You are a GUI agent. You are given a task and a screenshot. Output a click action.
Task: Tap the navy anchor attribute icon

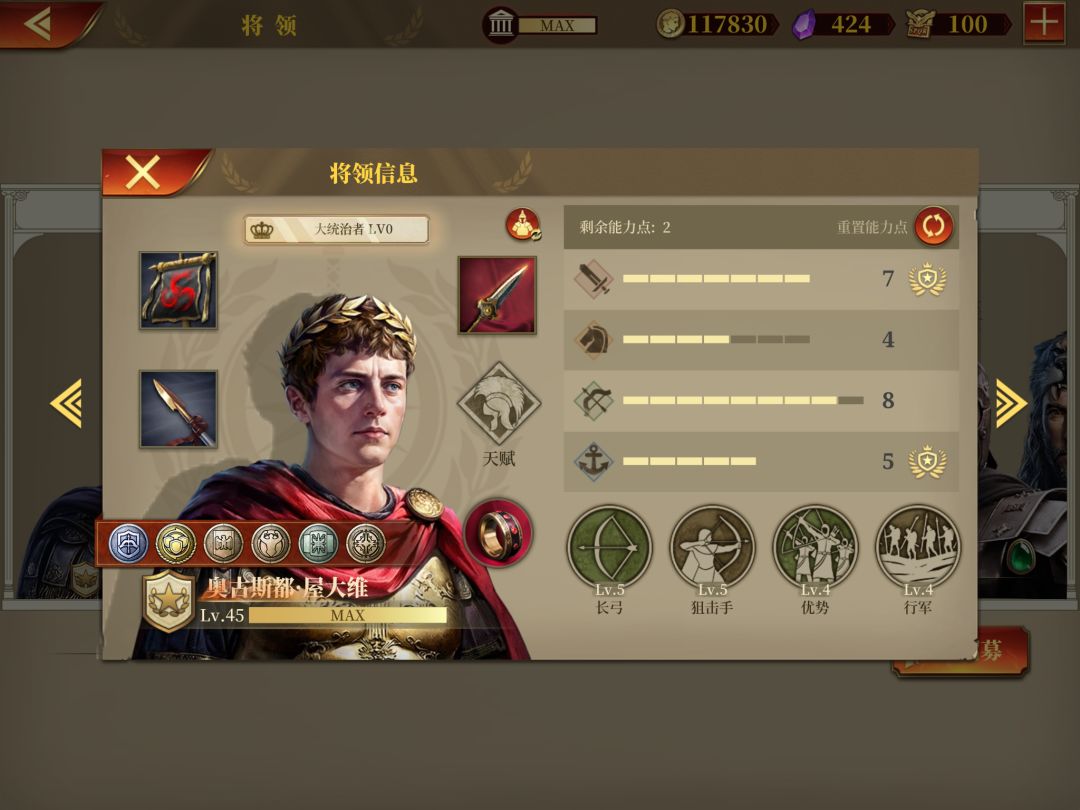(593, 461)
